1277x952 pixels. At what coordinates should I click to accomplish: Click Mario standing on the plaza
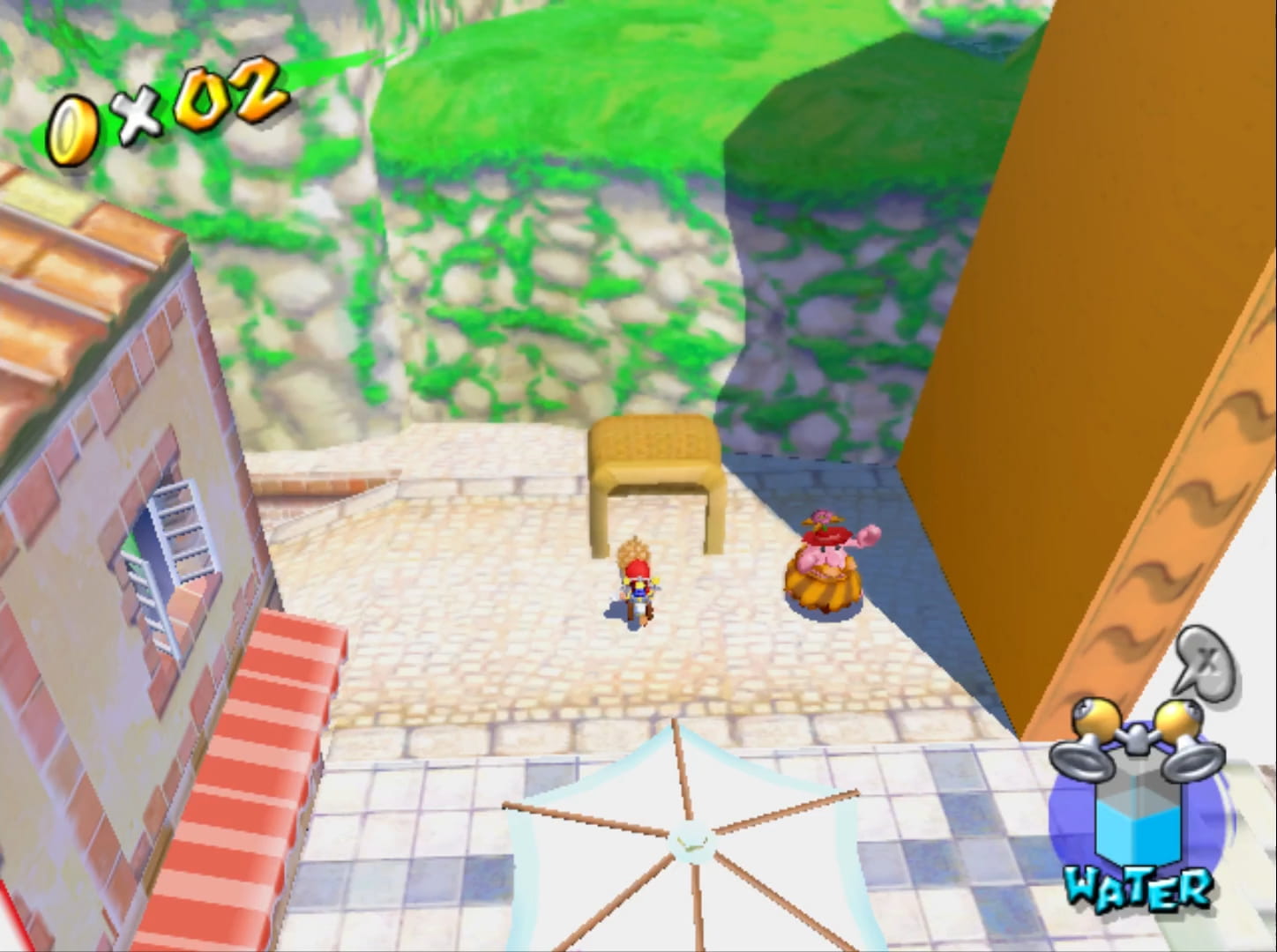coord(637,591)
